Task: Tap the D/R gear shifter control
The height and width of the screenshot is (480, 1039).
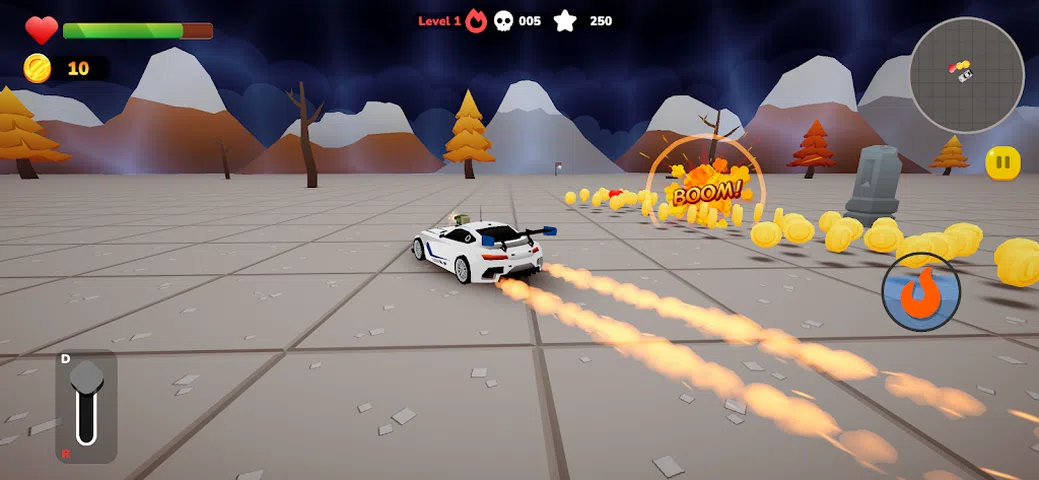Action: pyautogui.click(x=86, y=404)
